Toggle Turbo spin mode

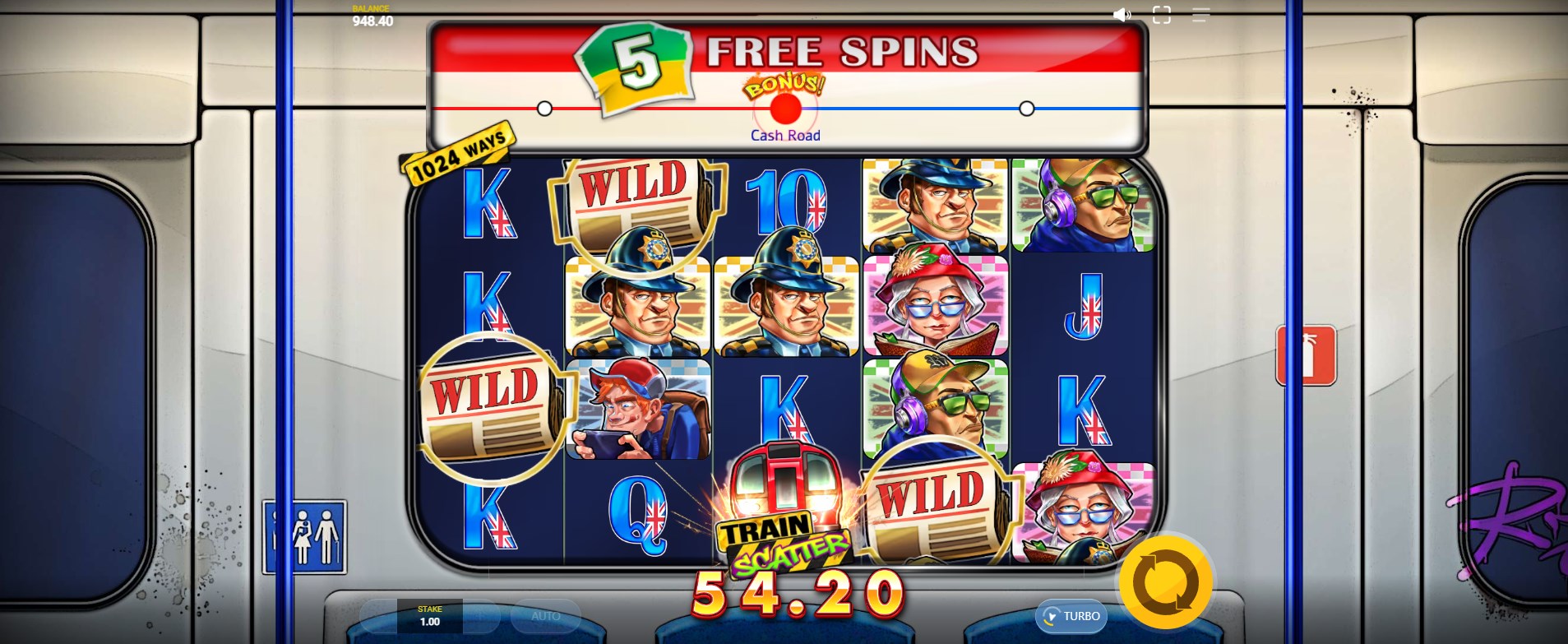1071,616
